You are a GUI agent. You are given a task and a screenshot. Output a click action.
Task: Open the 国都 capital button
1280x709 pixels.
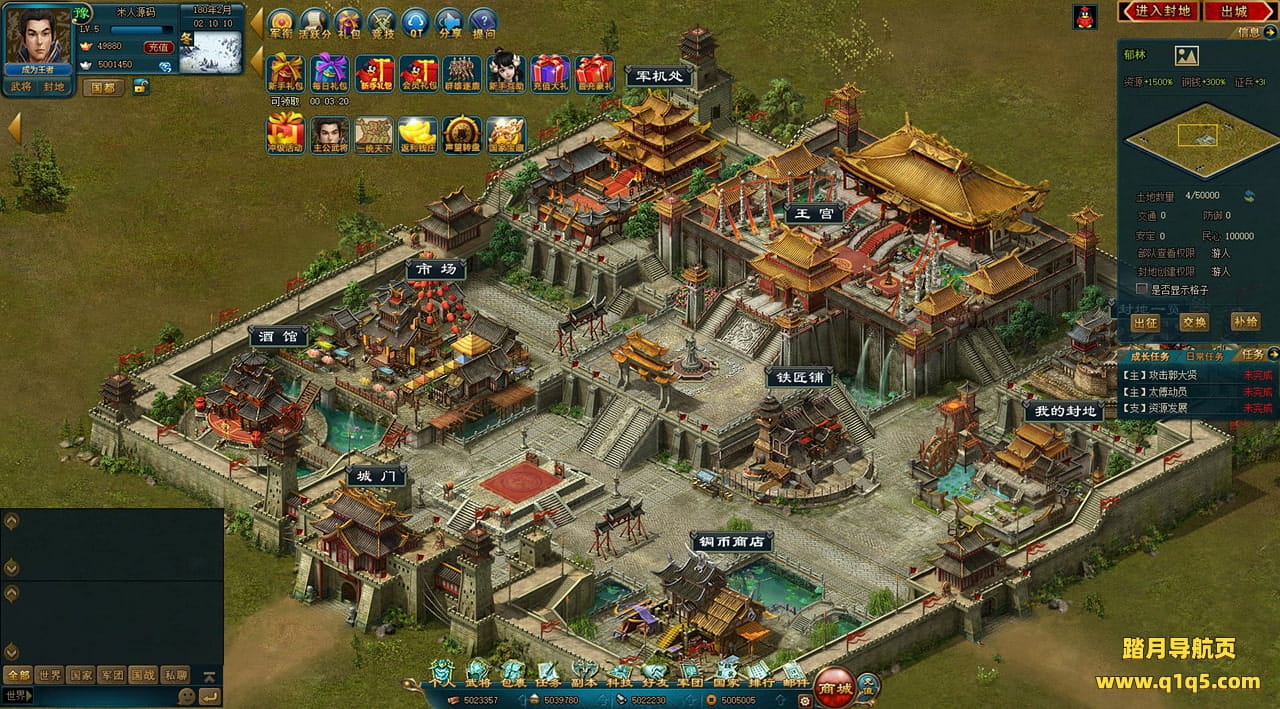[x=104, y=87]
